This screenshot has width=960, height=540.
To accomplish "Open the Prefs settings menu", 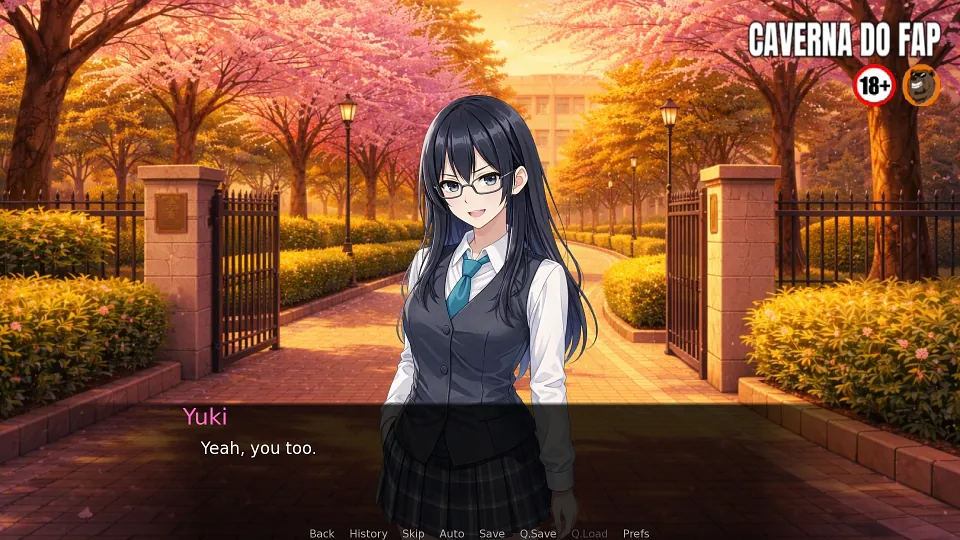I will click(x=636, y=533).
